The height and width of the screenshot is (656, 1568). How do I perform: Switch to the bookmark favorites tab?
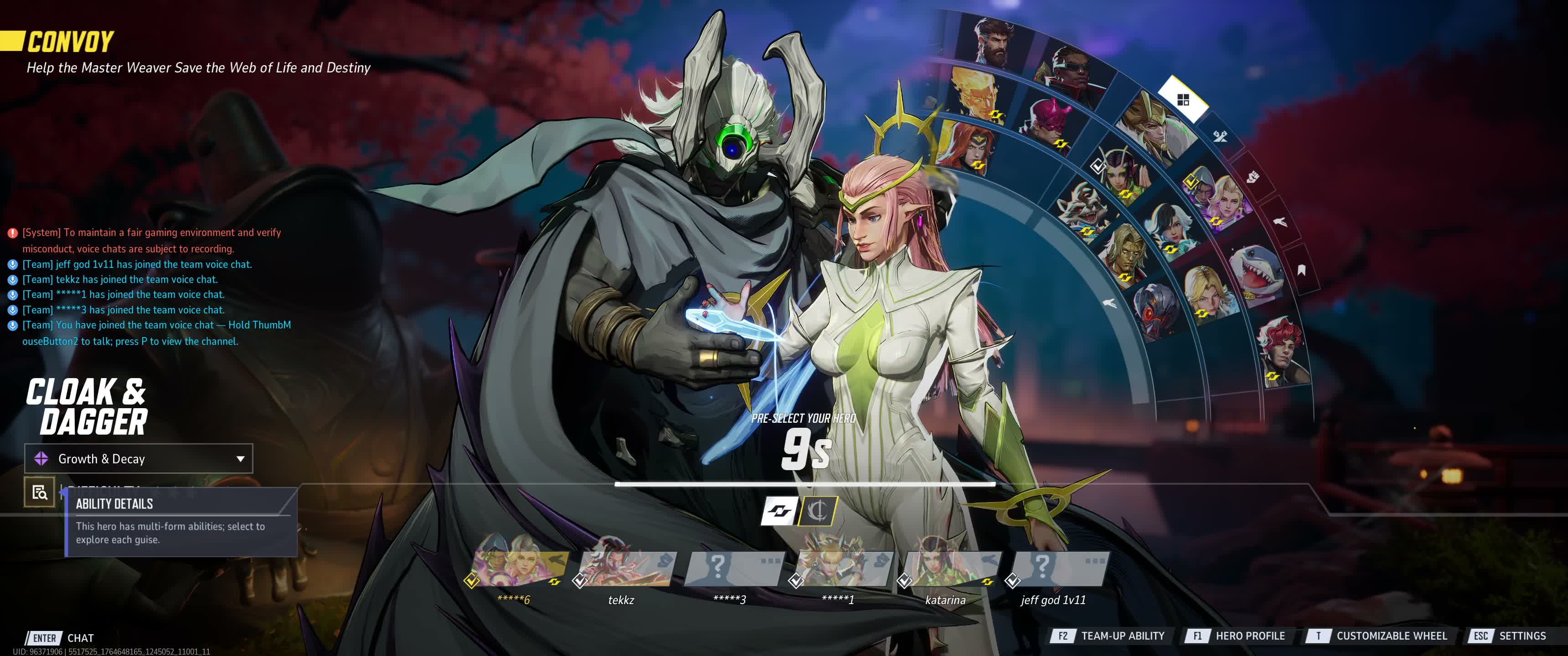click(x=1301, y=270)
